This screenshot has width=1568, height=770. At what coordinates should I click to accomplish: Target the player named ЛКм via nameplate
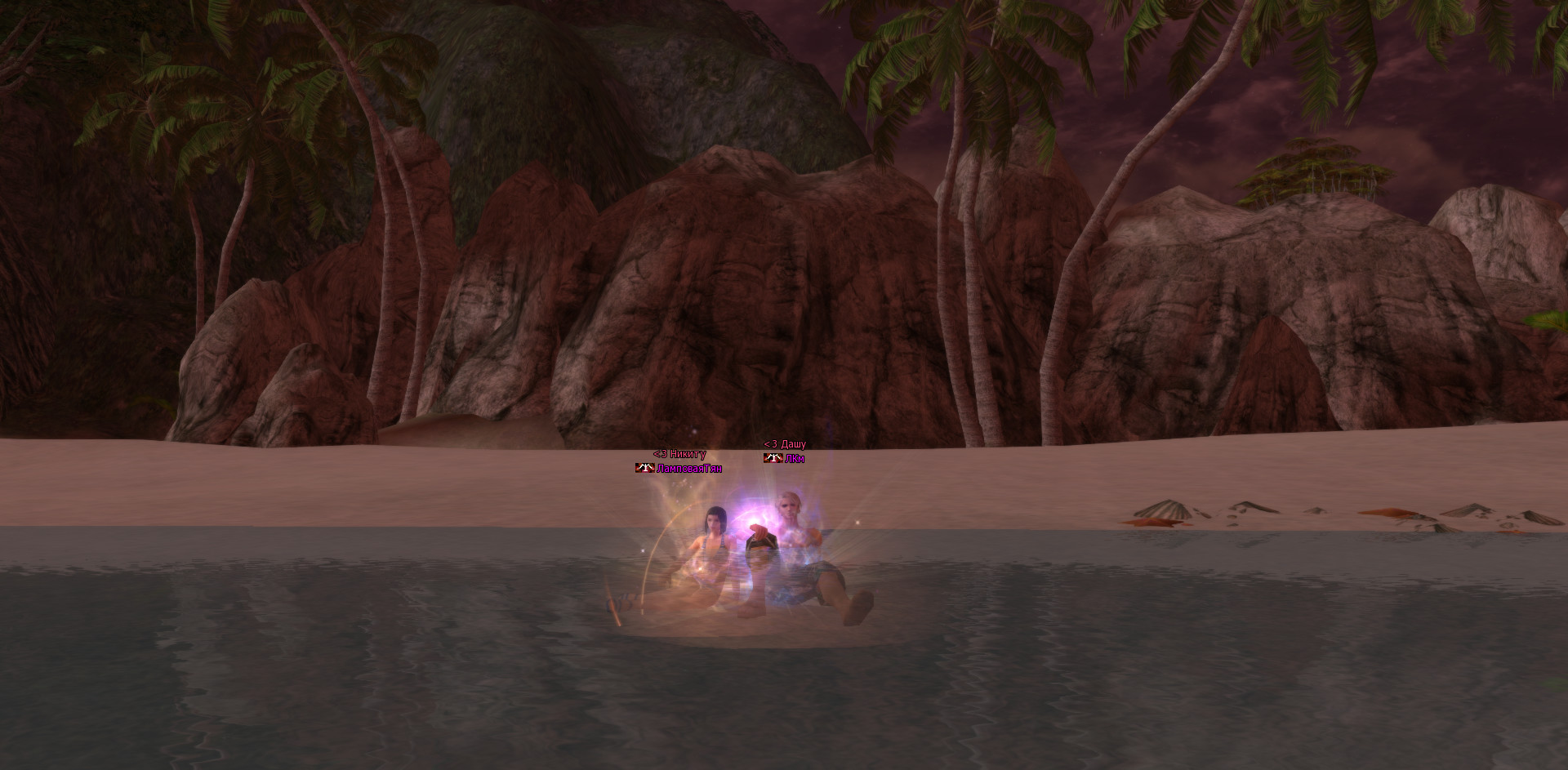coord(794,459)
